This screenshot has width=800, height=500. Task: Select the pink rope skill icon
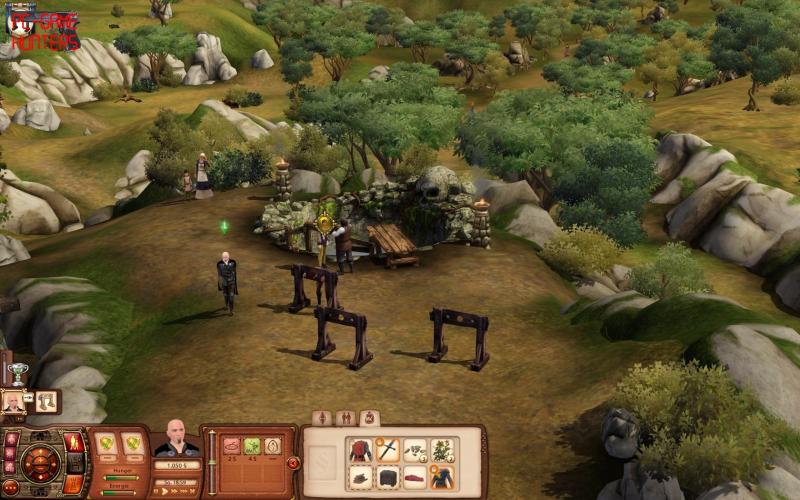[232, 446]
